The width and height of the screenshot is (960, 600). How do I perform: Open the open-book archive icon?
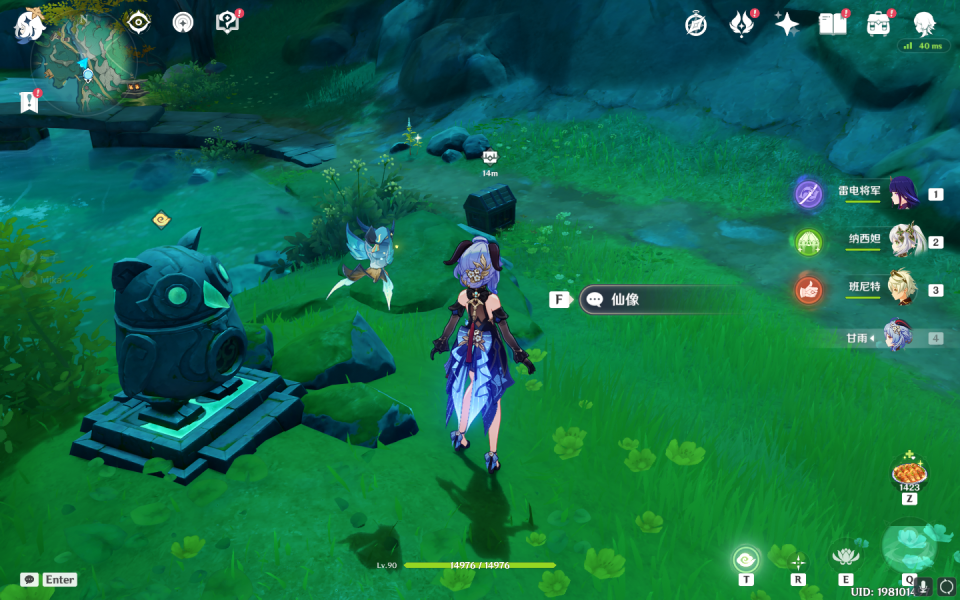click(832, 24)
